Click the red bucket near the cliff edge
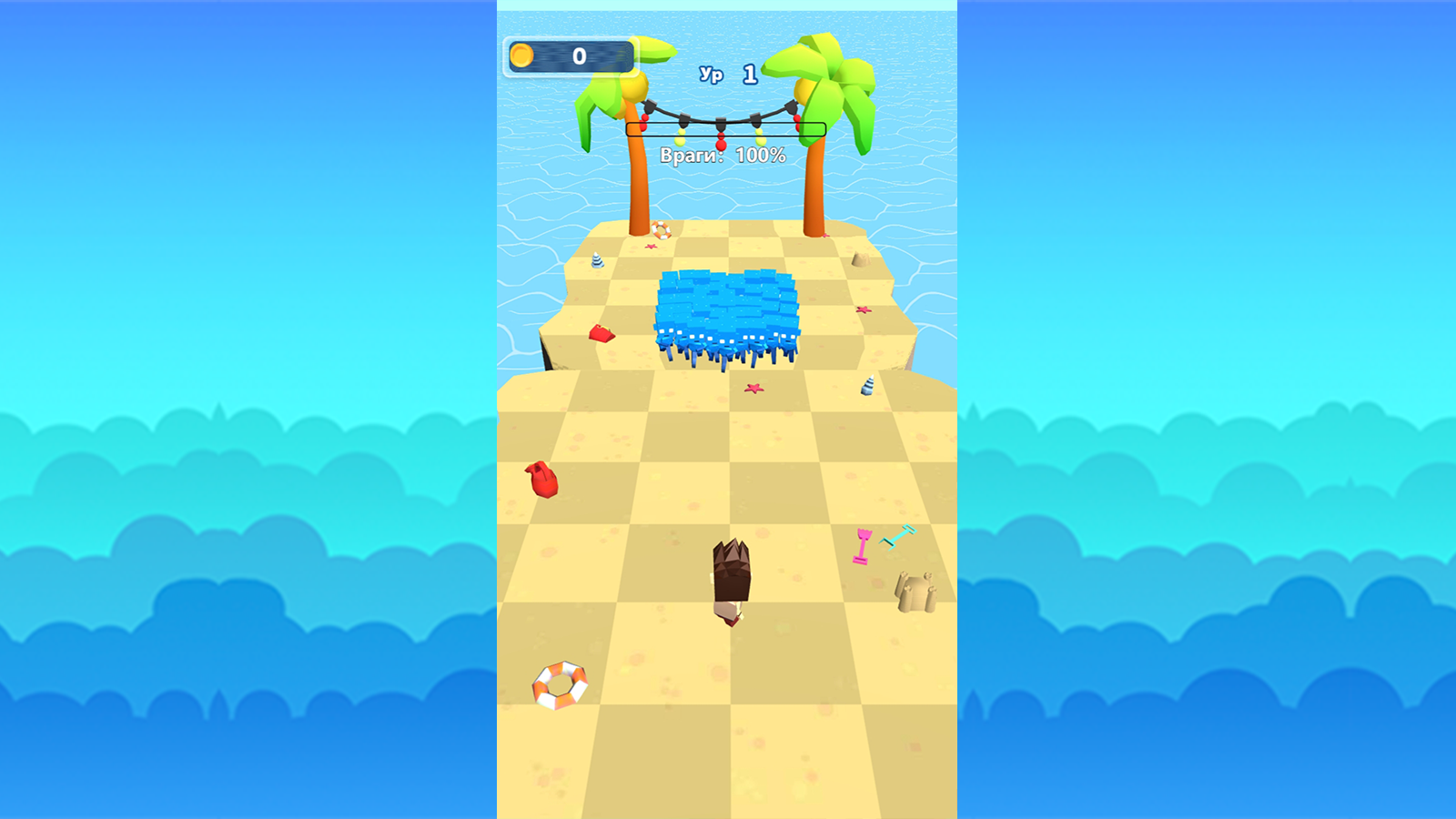1456x819 pixels. (x=602, y=335)
